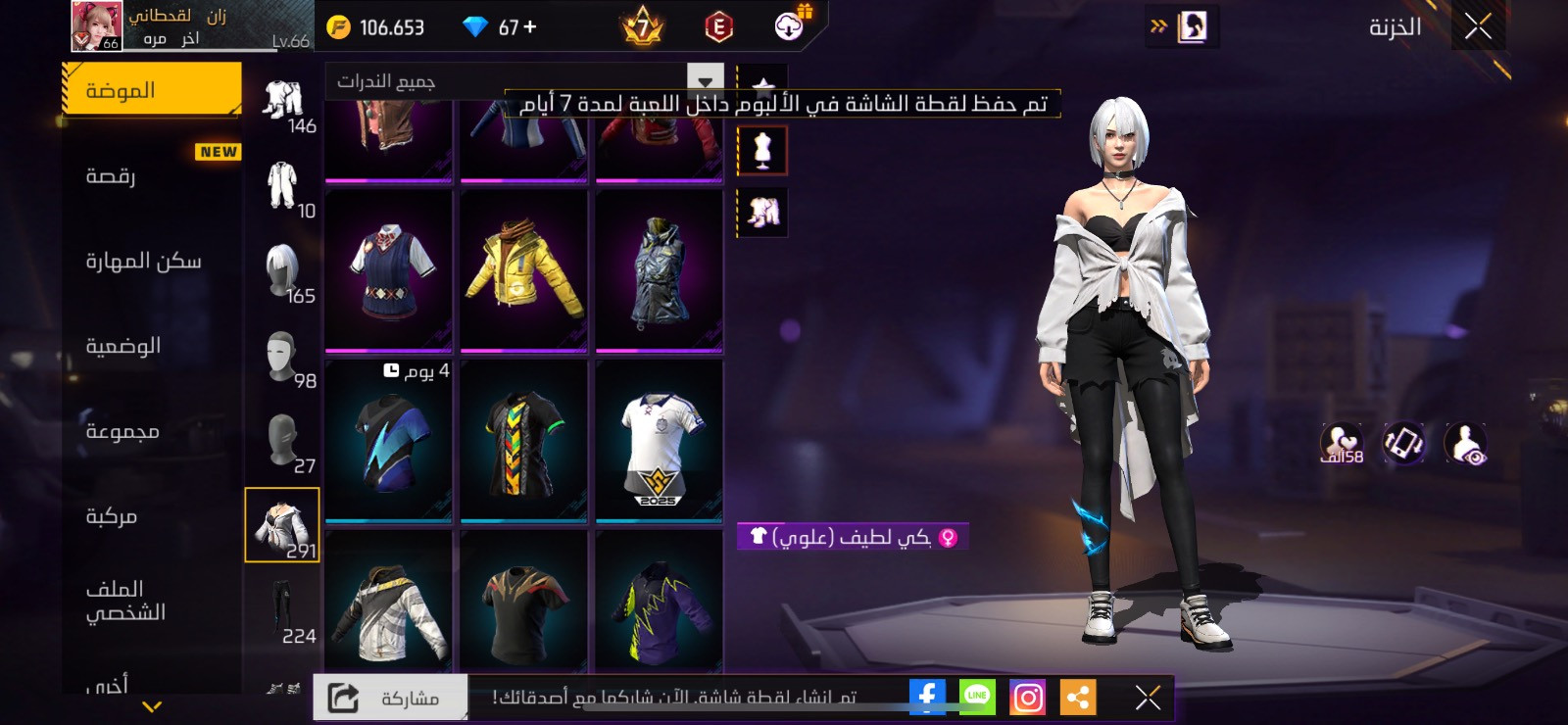Image resolution: width=1568 pixels, height=725 pixels.
Task: Share screenshot to Facebook
Action: click(x=927, y=697)
